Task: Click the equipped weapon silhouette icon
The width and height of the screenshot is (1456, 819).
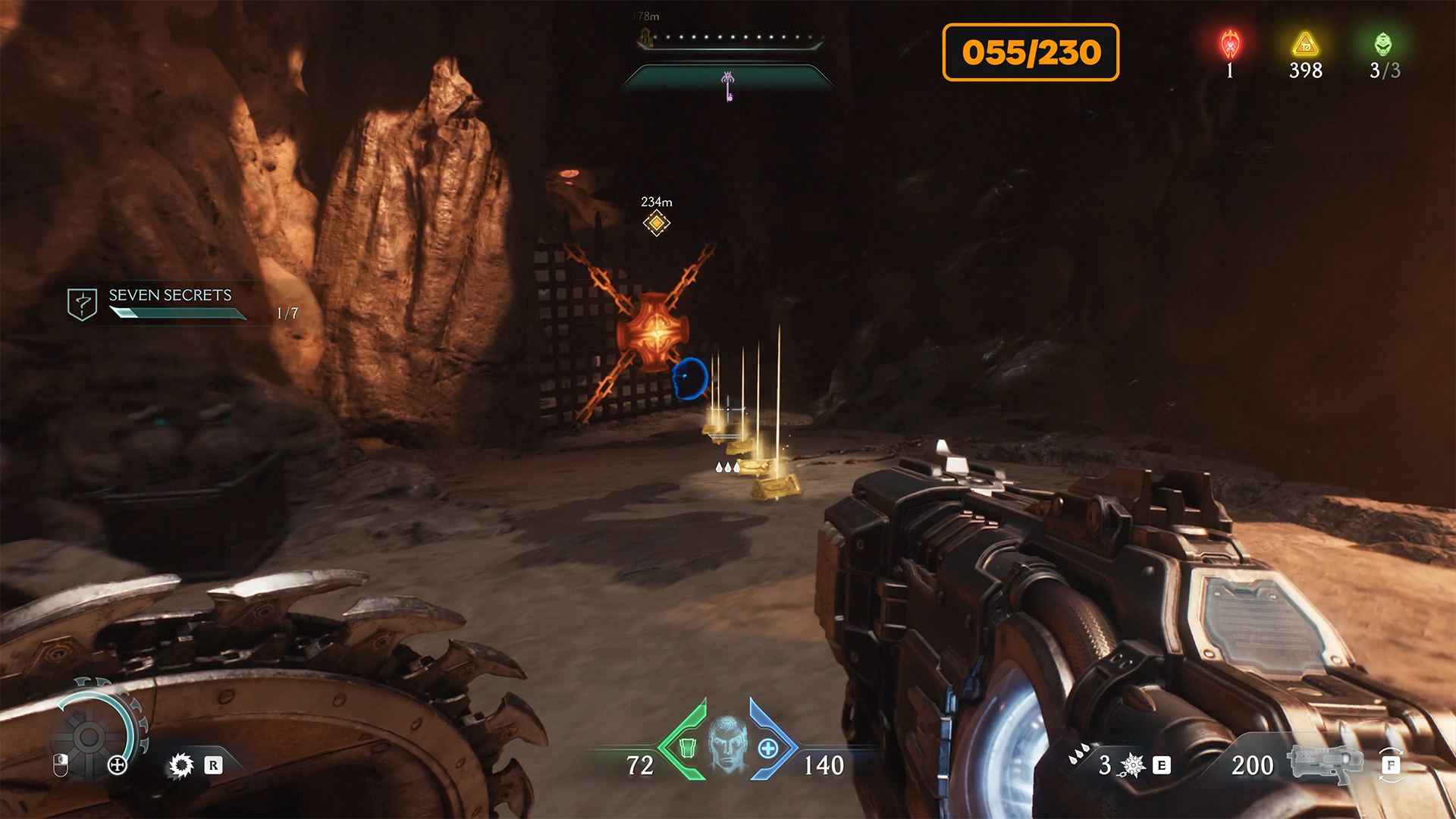Action: click(x=1325, y=762)
